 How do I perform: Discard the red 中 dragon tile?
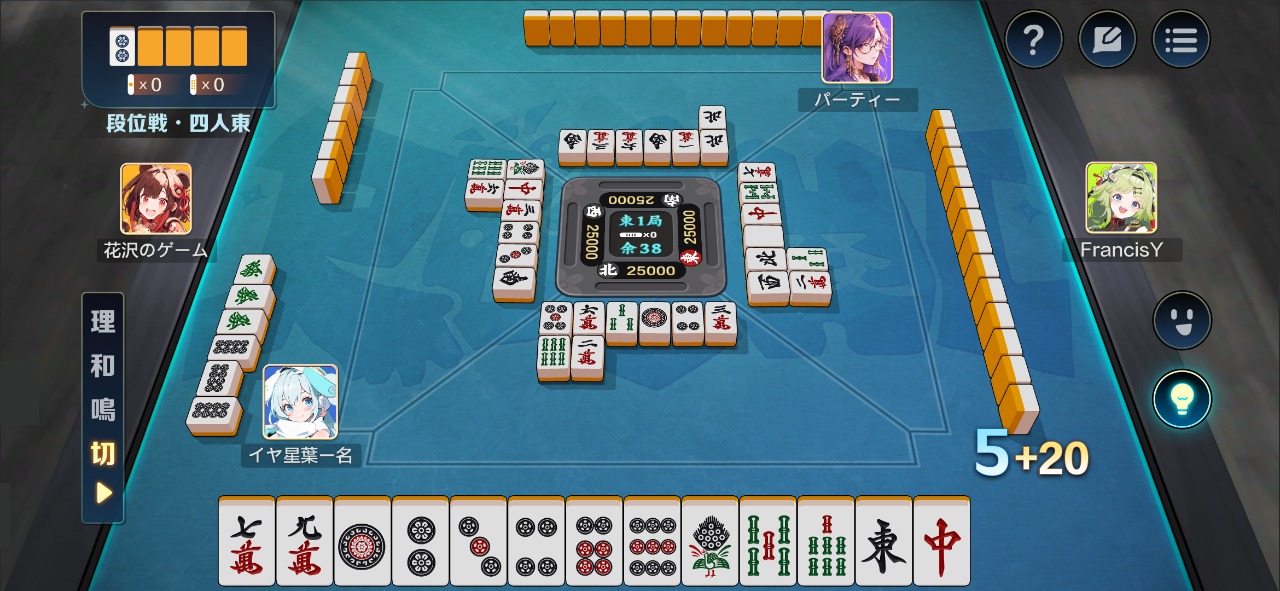[x=942, y=541]
